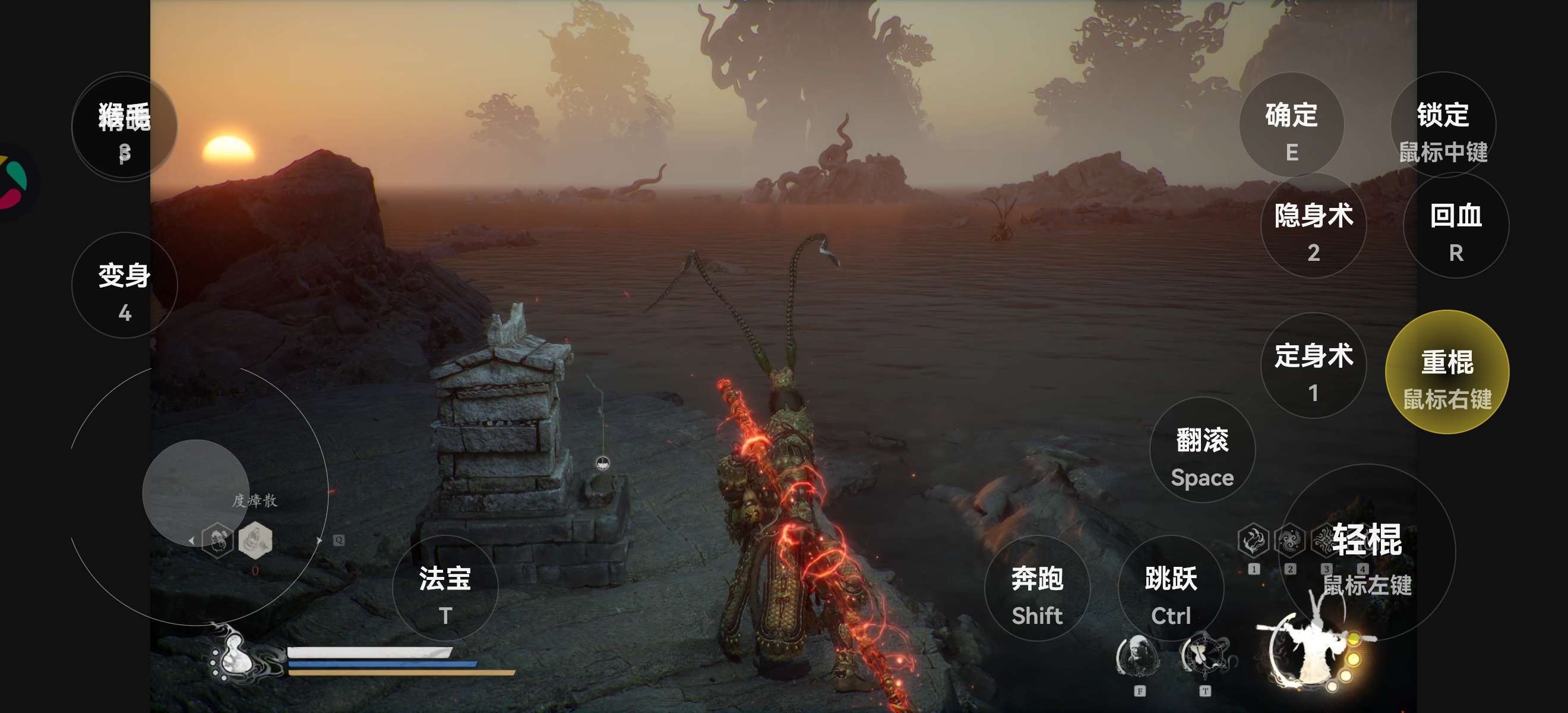Cast the 定身术 immobilize spell button
This screenshot has width=1568, height=713.
1313,366
